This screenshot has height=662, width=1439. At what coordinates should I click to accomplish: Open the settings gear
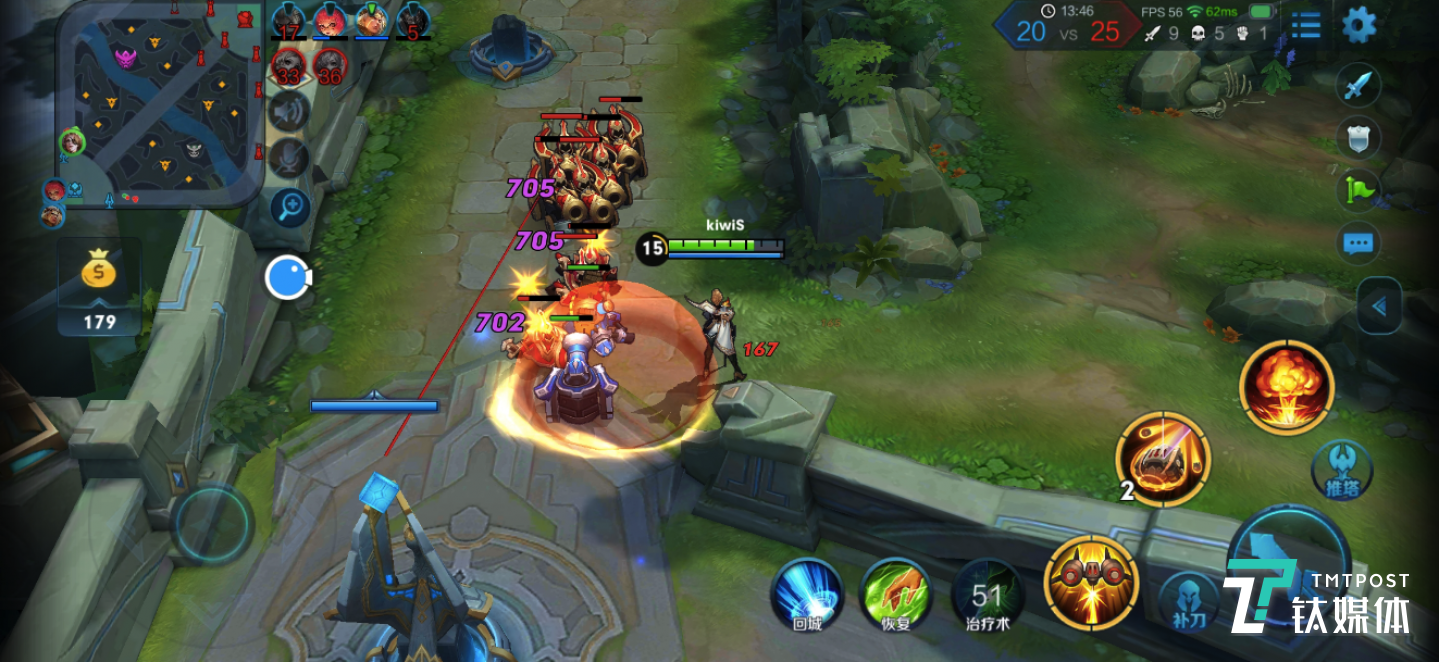(1358, 25)
